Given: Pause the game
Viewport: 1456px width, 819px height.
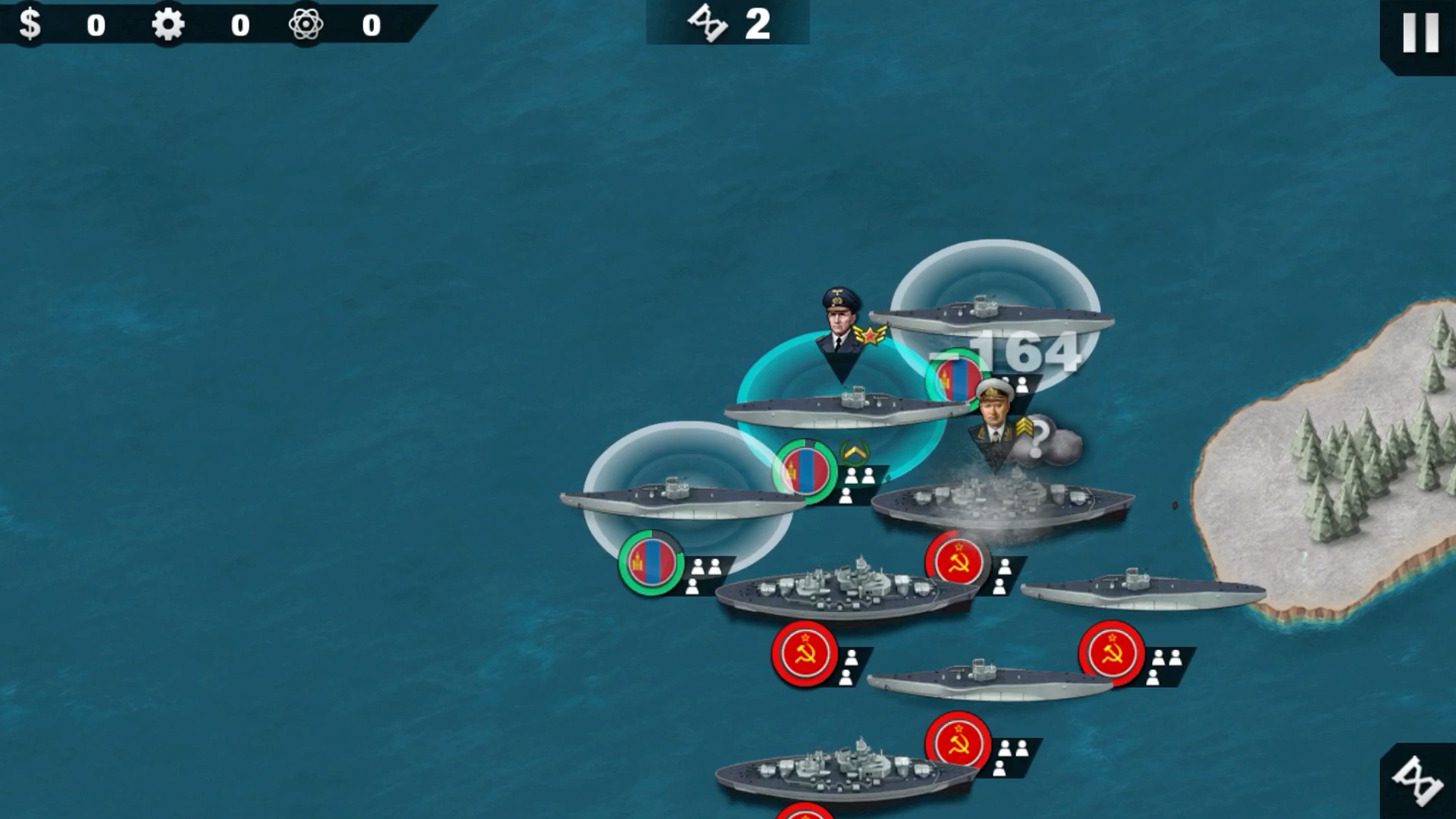Looking at the screenshot, I should pyautogui.click(x=1420, y=33).
